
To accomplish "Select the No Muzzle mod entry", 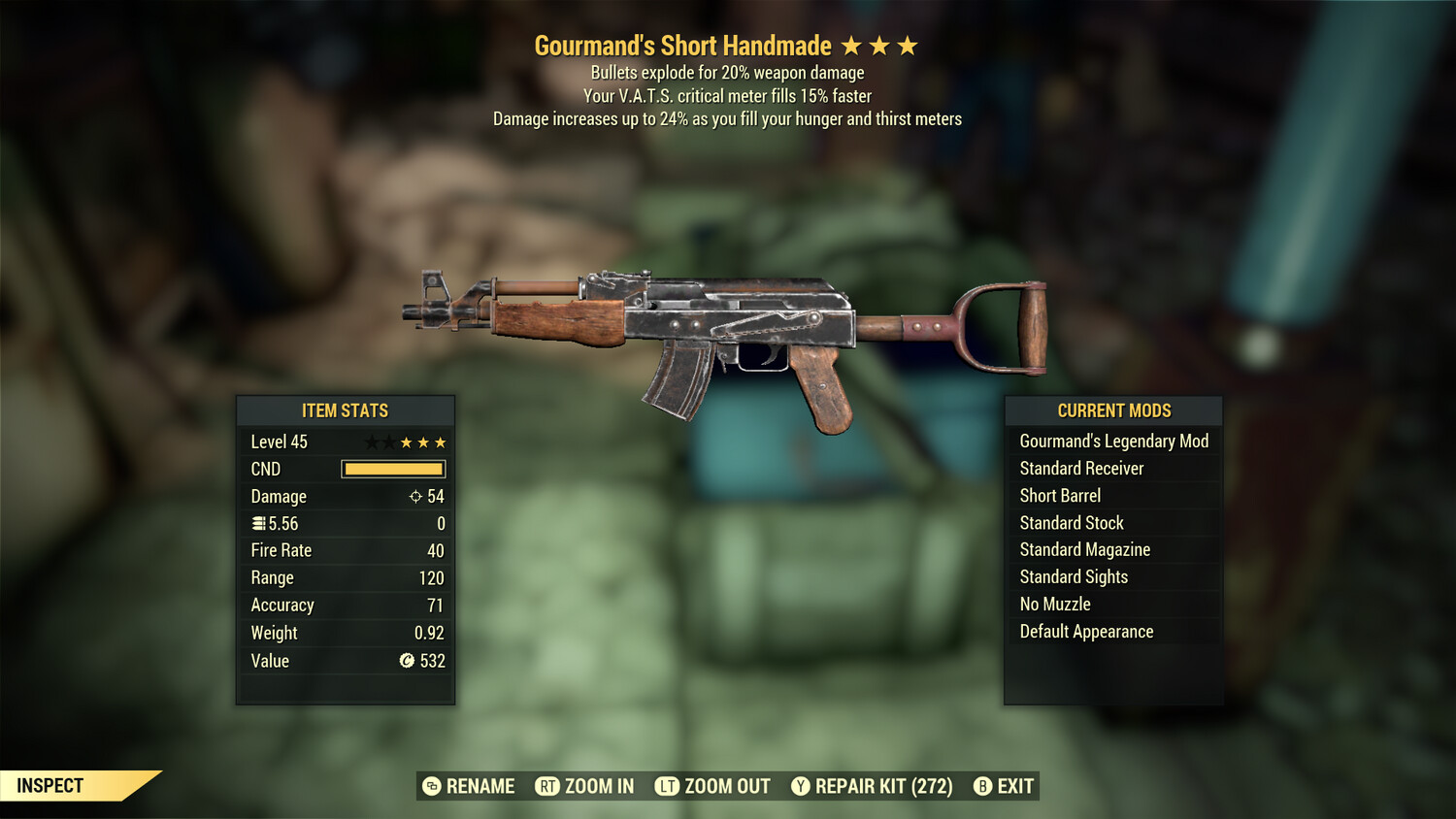I will point(1055,605).
